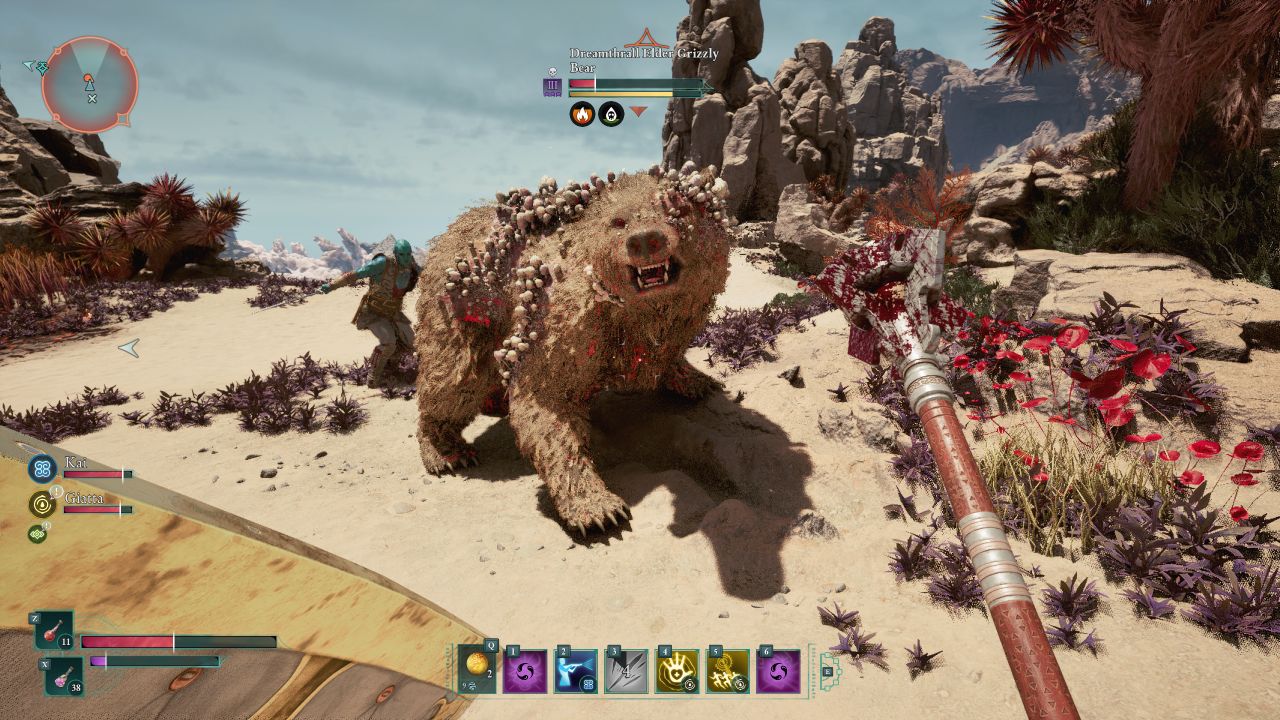Activate the blue rifle shot ability
The height and width of the screenshot is (720, 1280).
click(x=576, y=671)
